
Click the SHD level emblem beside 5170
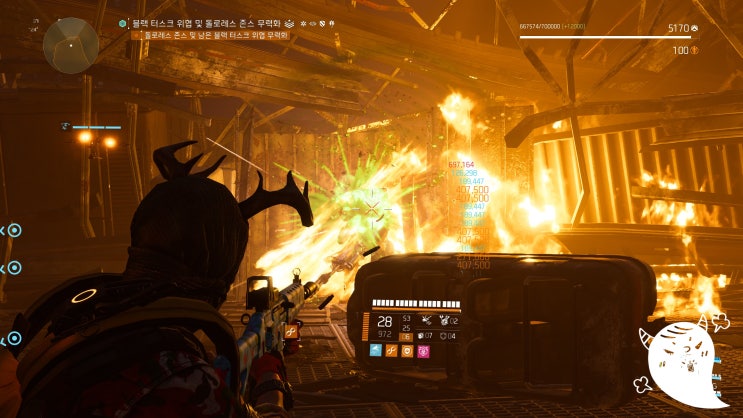pos(695,29)
